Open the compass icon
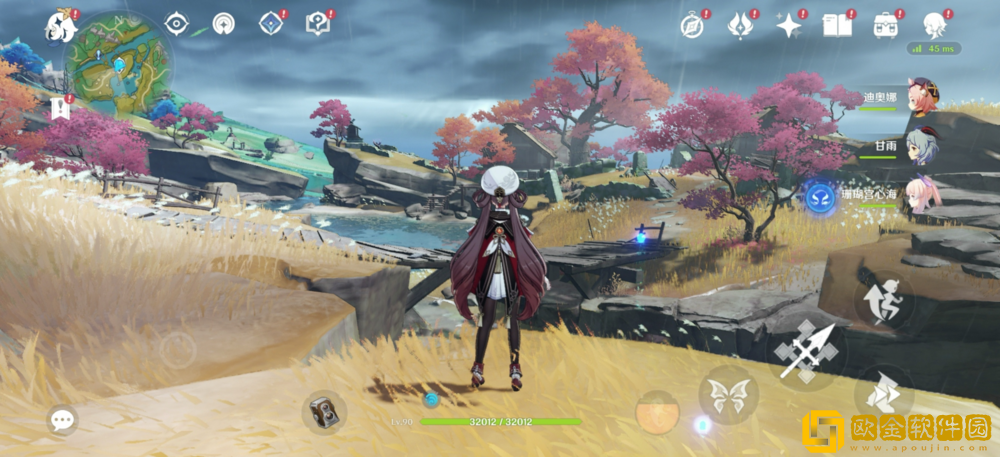The width and height of the screenshot is (1000, 457). pyautogui.click(x=692, y=26)
